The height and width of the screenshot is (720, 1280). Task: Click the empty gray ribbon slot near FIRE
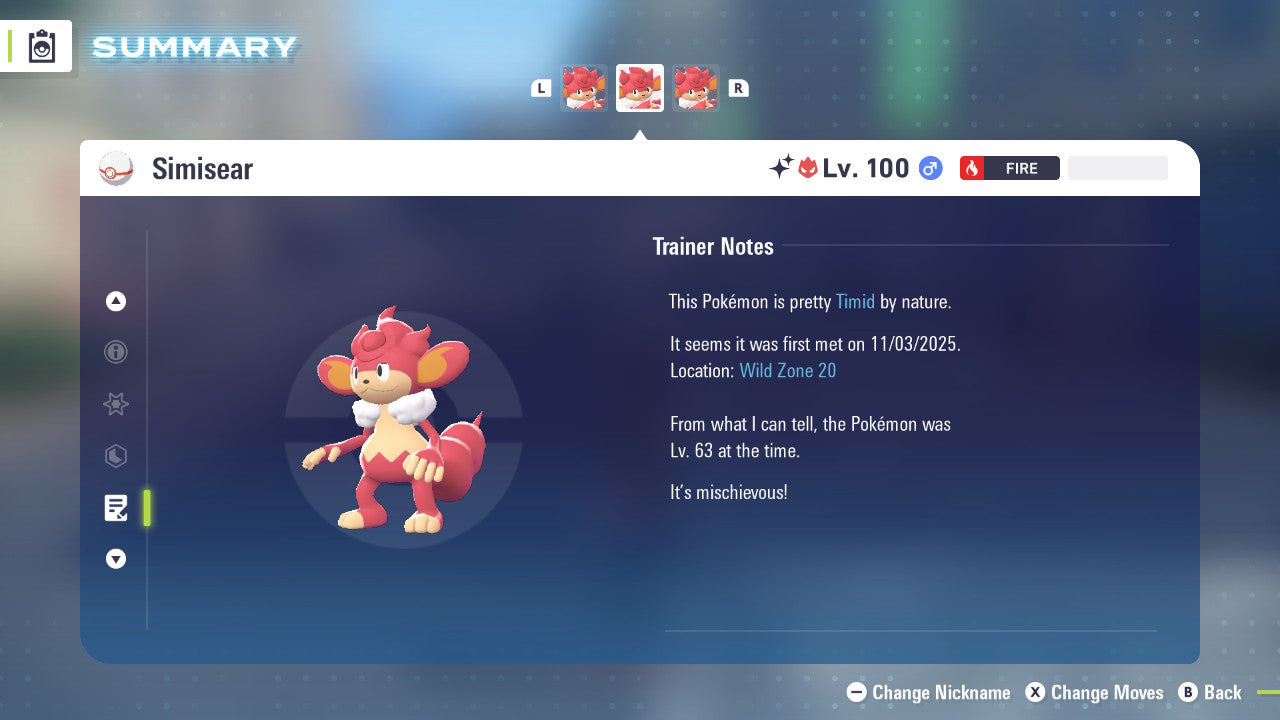(x=1117, y=168)
